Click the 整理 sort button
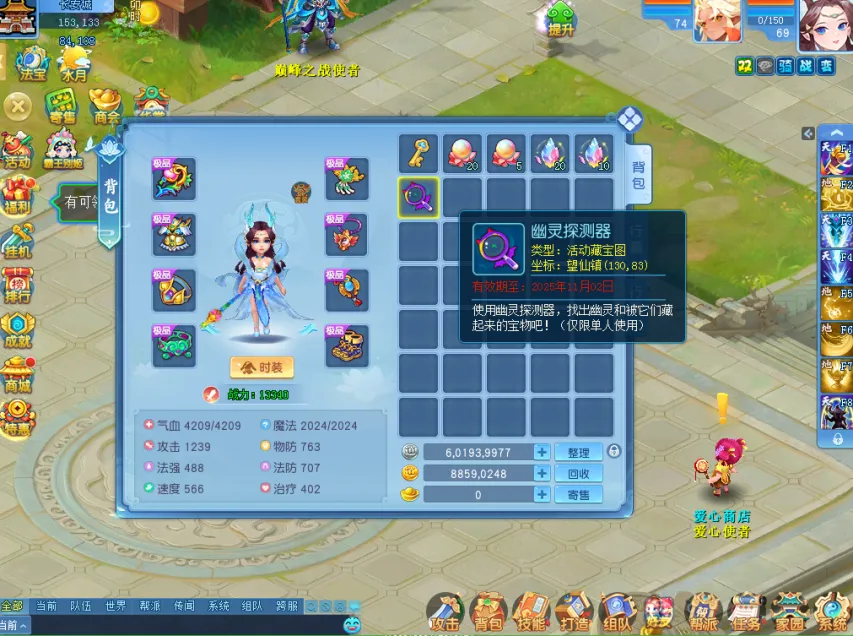The width and height of the screenshot is (853, 636). click(578, 452)
